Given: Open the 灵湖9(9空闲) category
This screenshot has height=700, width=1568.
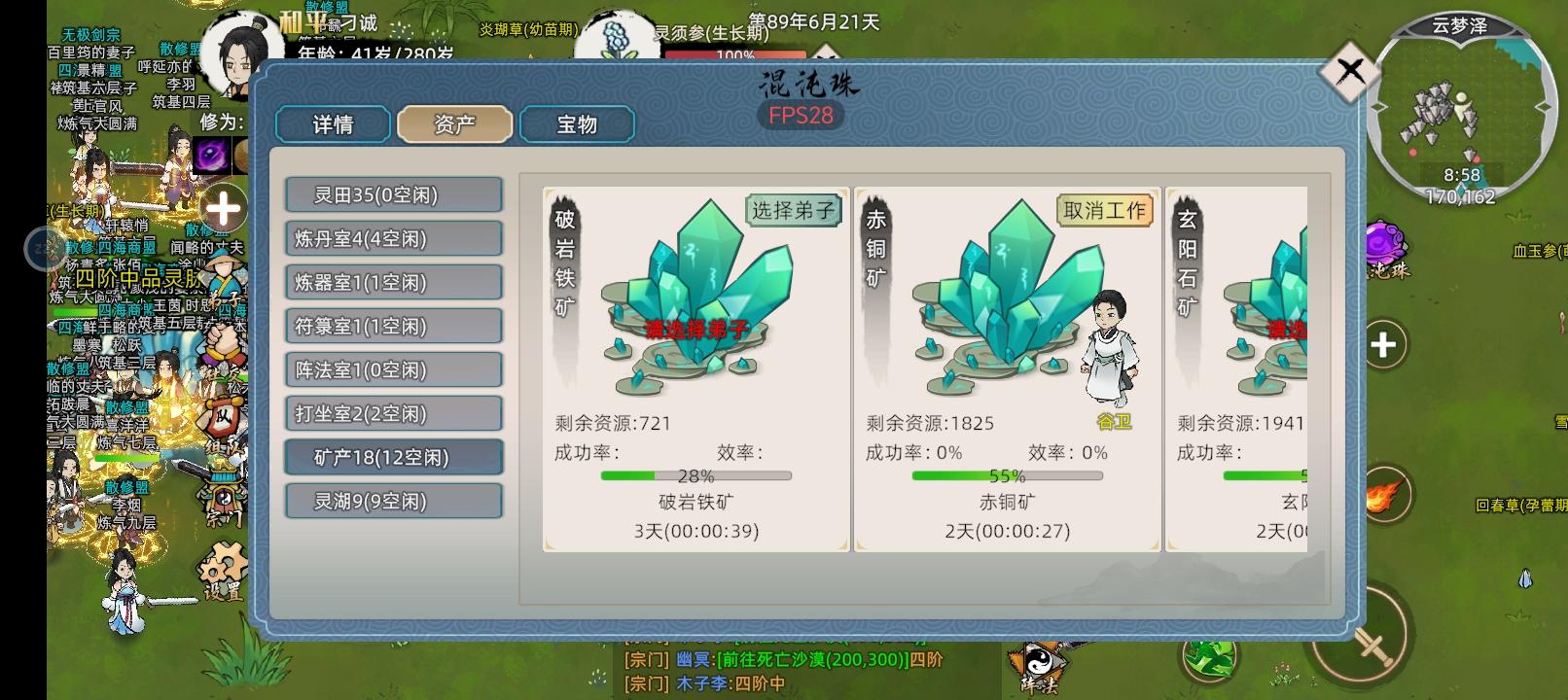Looking at the screenshot, I should click(393, 501).
